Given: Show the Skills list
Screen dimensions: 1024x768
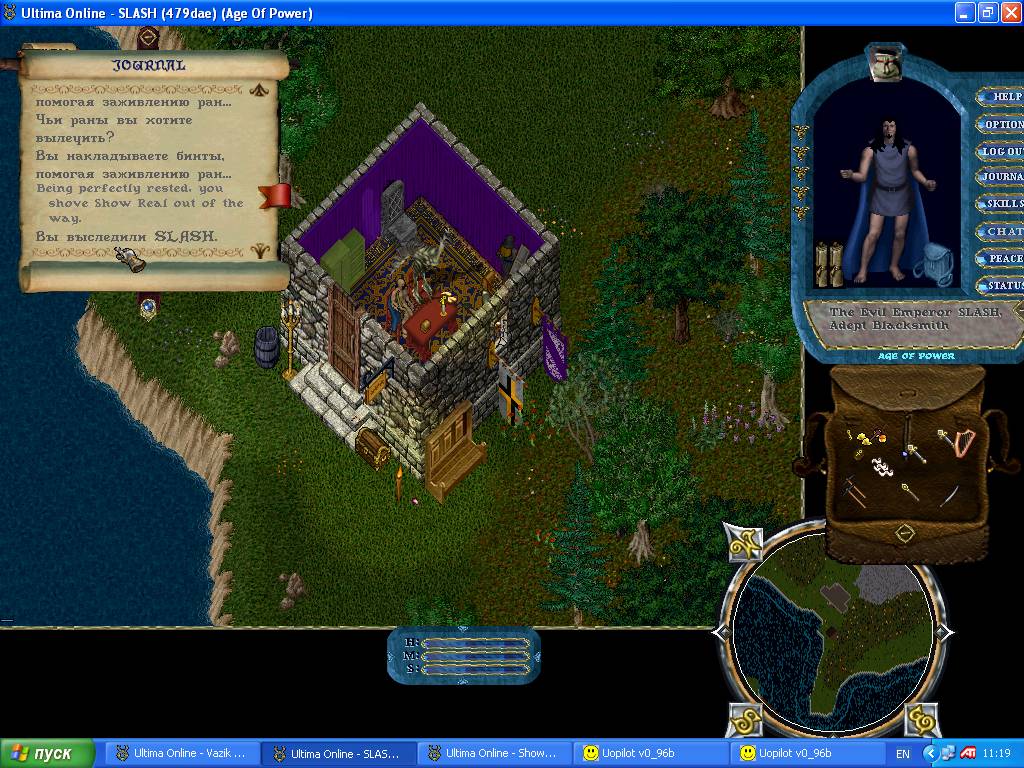Looking at the screenshot, I should [x=1002, y=204].
